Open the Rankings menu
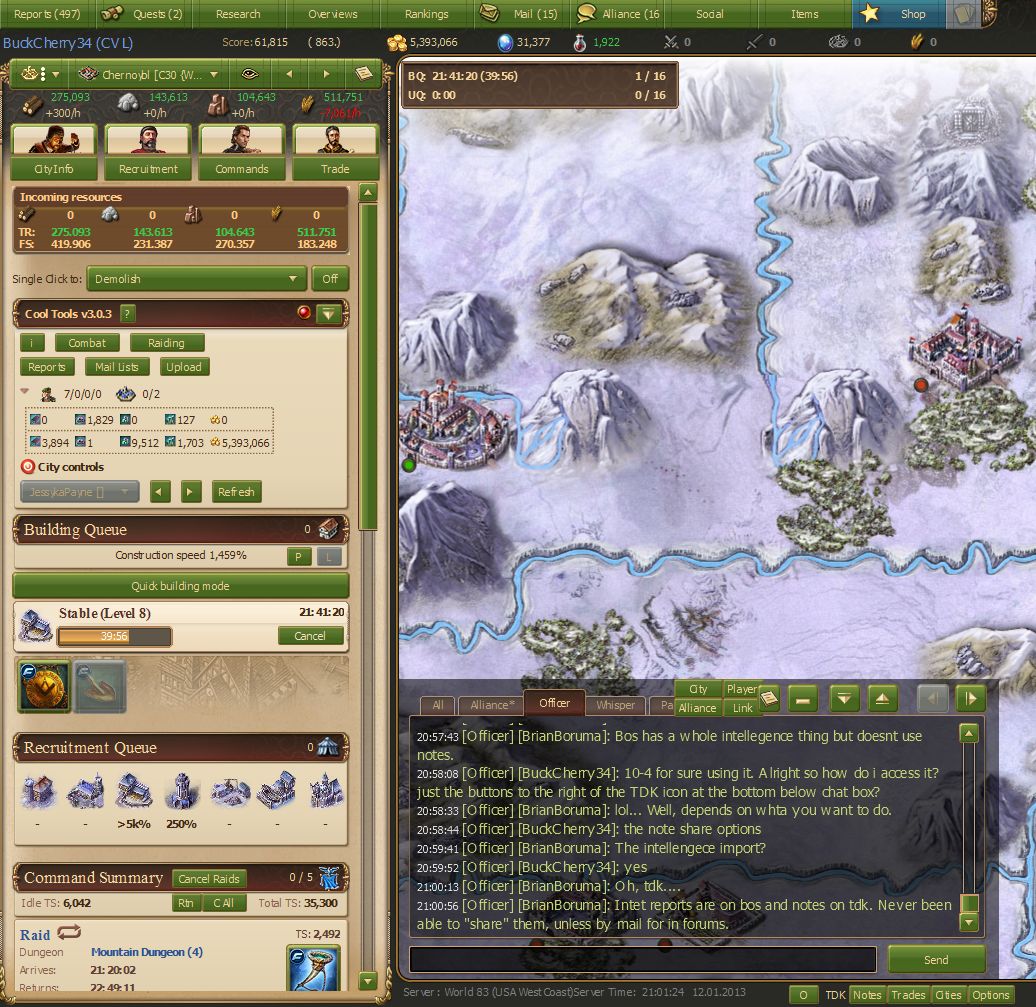This screenshot has height=1007, width=1036. (427, 14)
